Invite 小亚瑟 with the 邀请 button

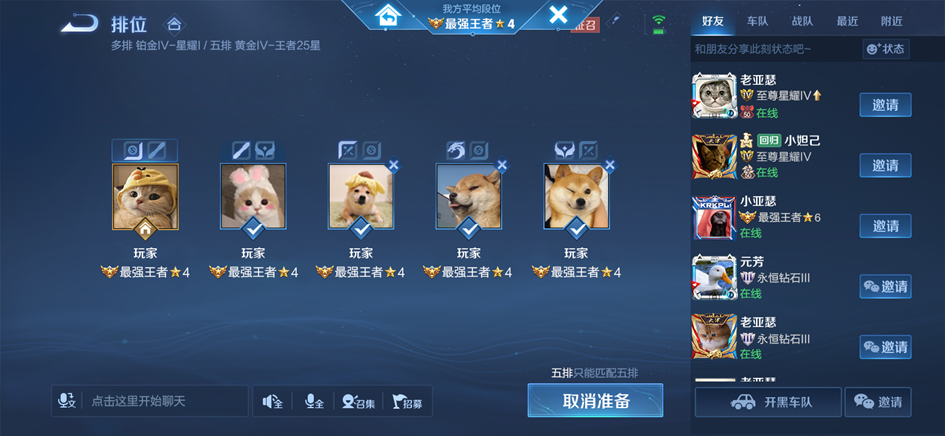[x=885, y=226]
